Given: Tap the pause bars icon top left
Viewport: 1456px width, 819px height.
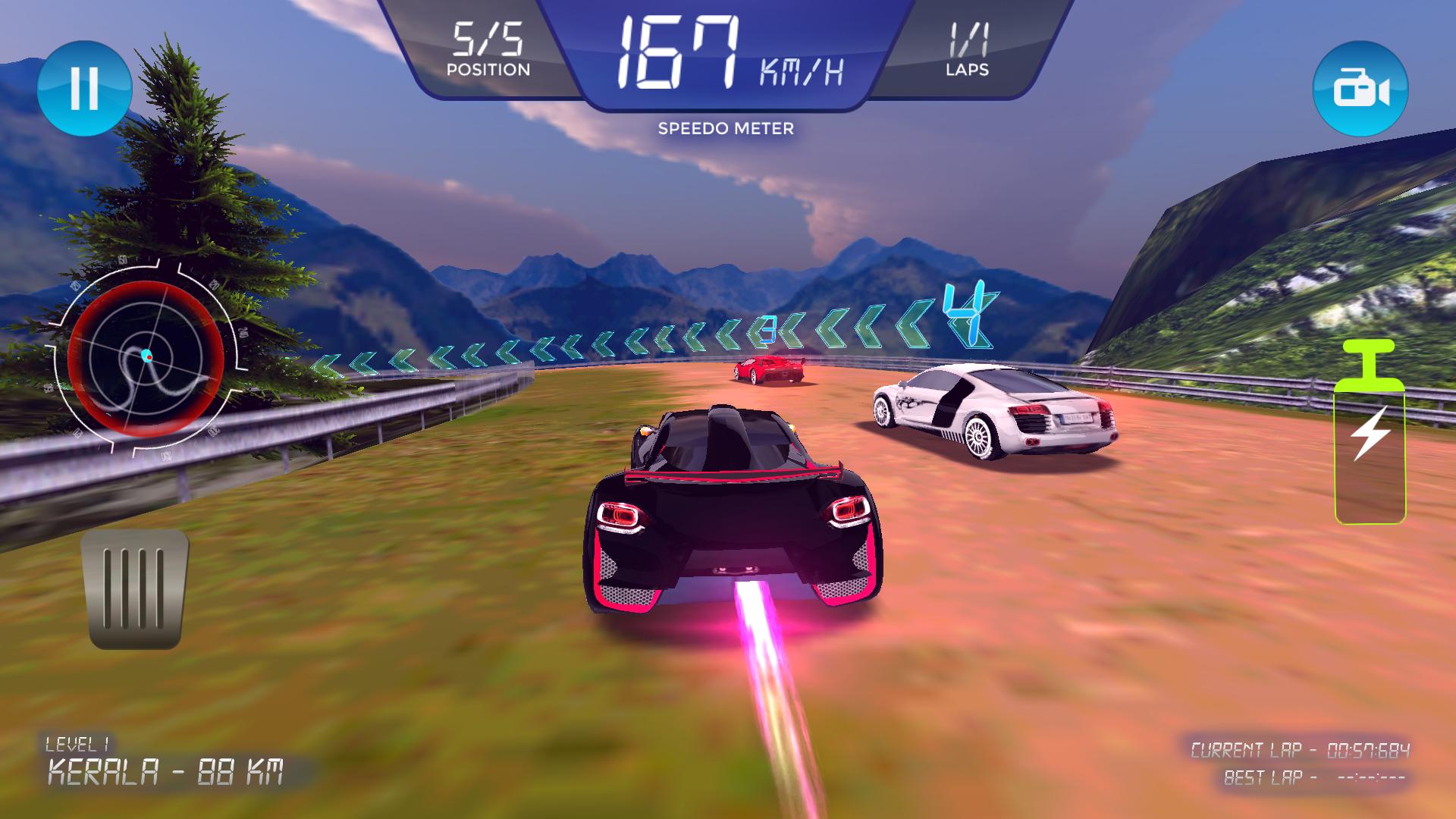Looking at the screenshot, I should click(x=86, y=87).
